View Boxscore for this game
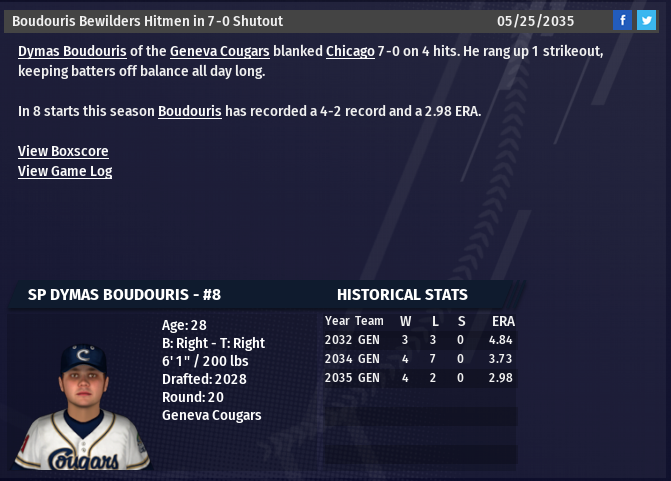The image size is (671, 481). 63,151
